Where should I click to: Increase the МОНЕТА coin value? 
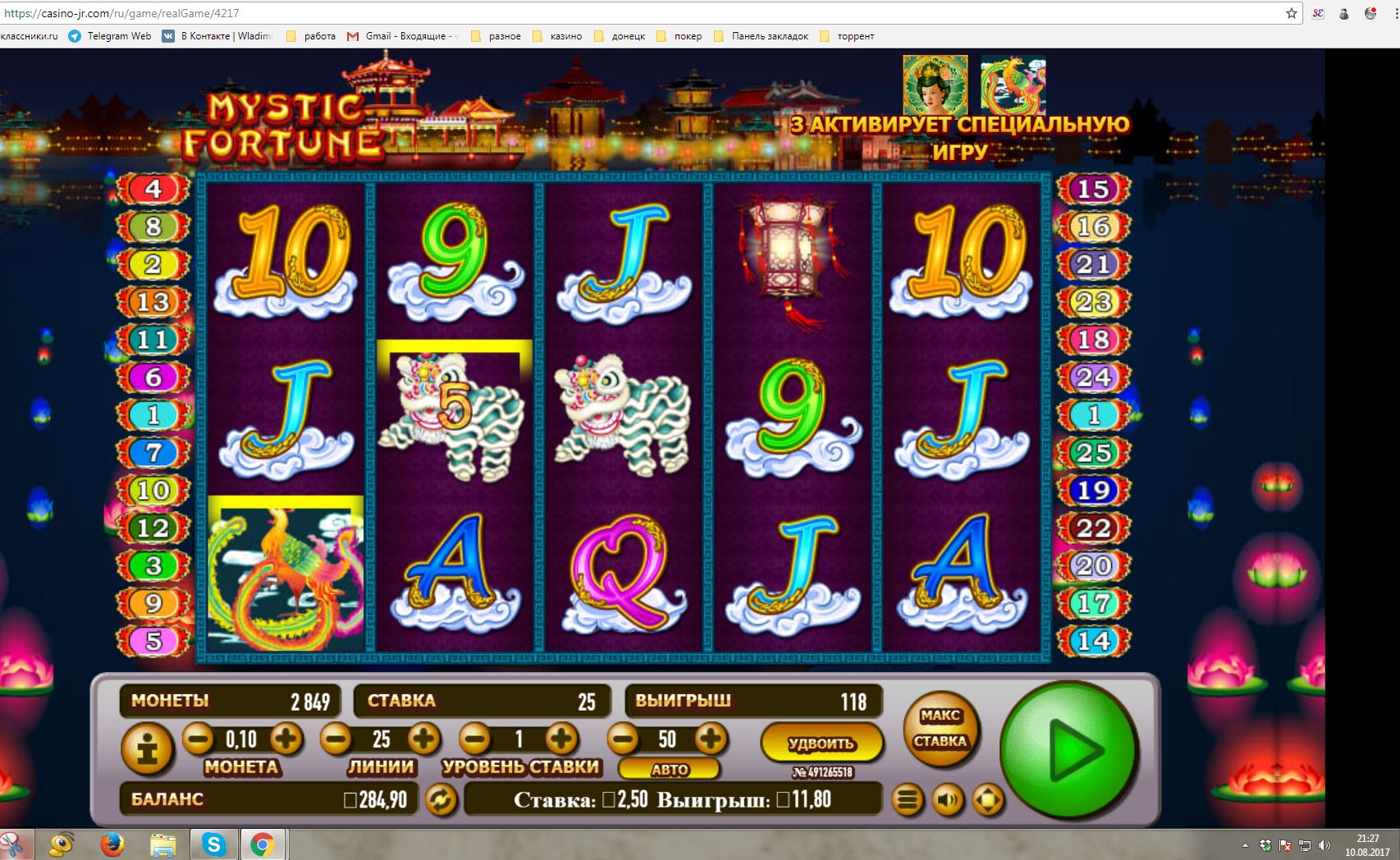[286, 739]
